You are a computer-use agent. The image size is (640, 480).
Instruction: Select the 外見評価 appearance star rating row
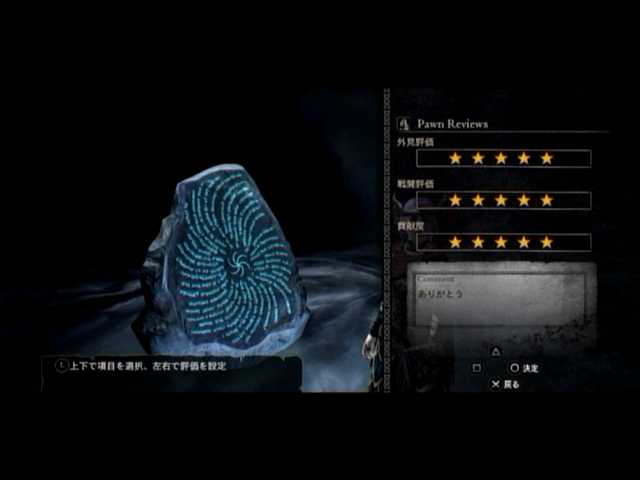click(x=503, y=158)
